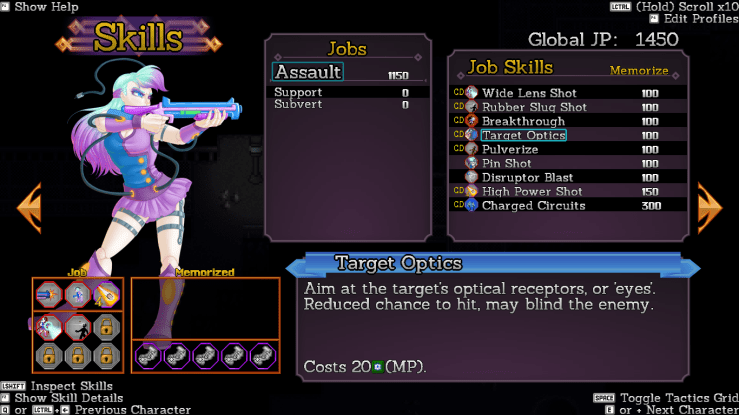739x415 pixels.
Task: Select Disruptor Blast in Job Skills
Action: [x=527, y=177]
